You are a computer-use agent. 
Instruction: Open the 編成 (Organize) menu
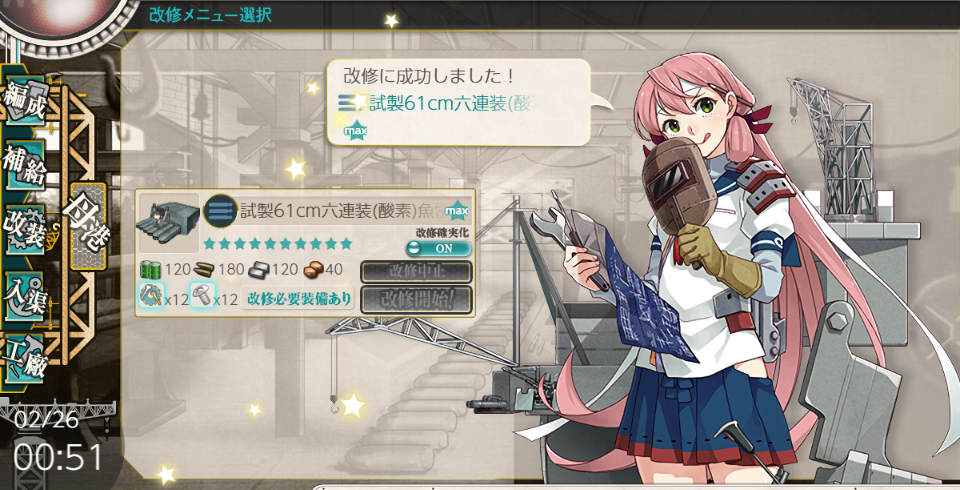click(x=27, y=102)
